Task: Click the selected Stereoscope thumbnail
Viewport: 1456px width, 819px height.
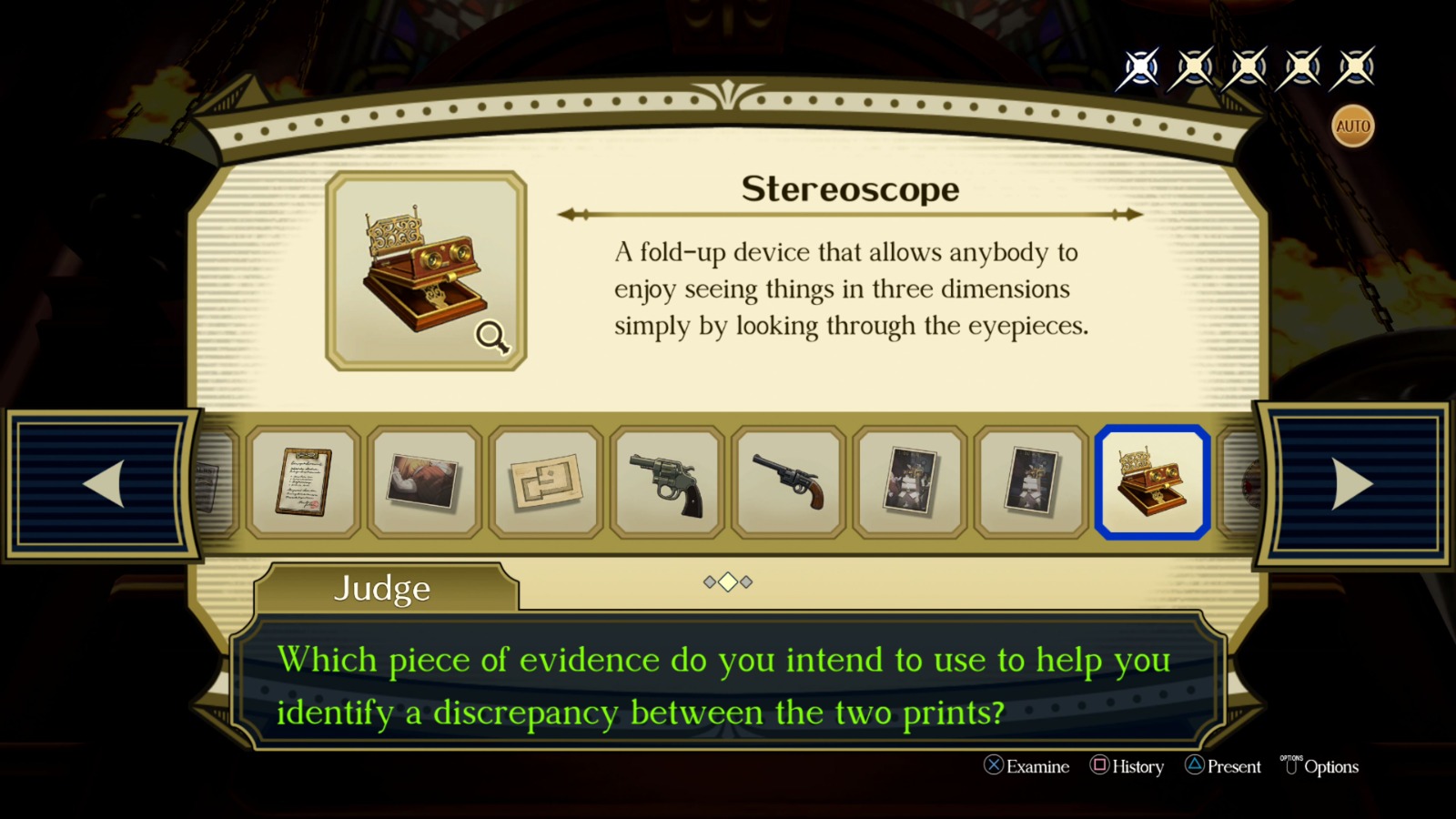Action: click(x=1152, y=482)
